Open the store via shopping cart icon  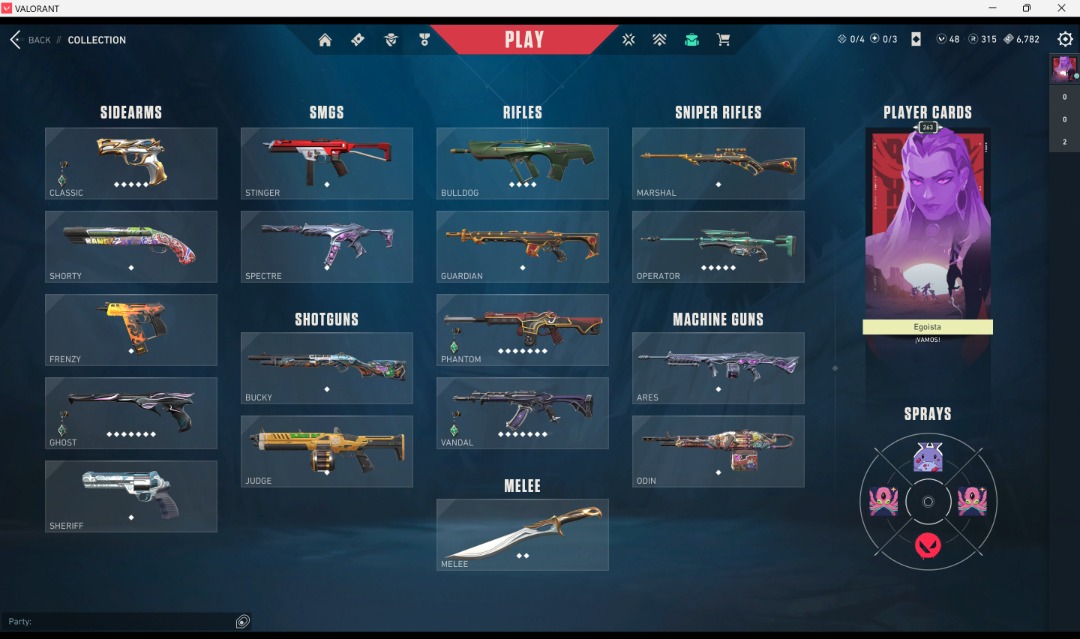coord(723,40)
